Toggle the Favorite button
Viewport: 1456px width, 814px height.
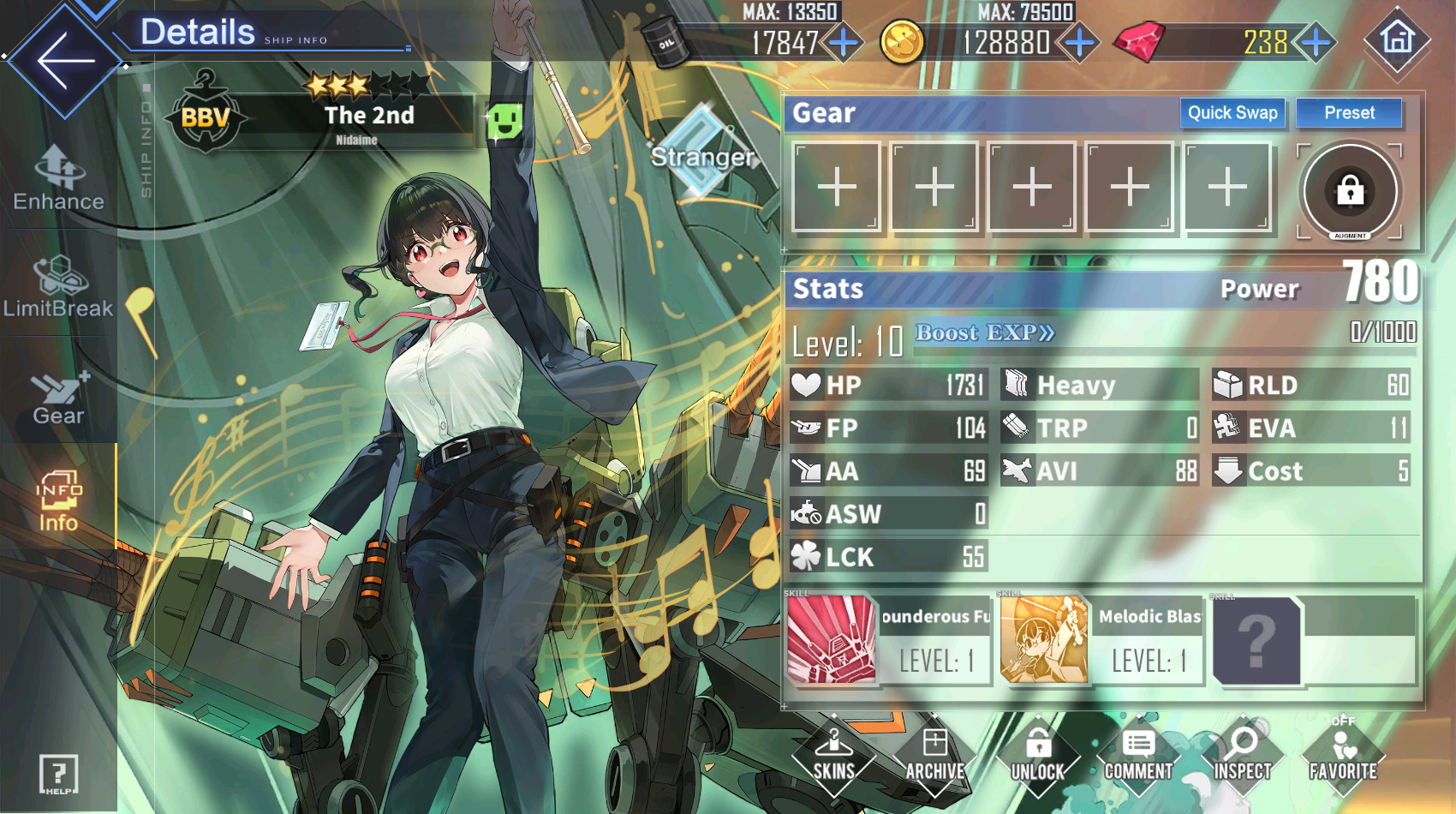1343,756
